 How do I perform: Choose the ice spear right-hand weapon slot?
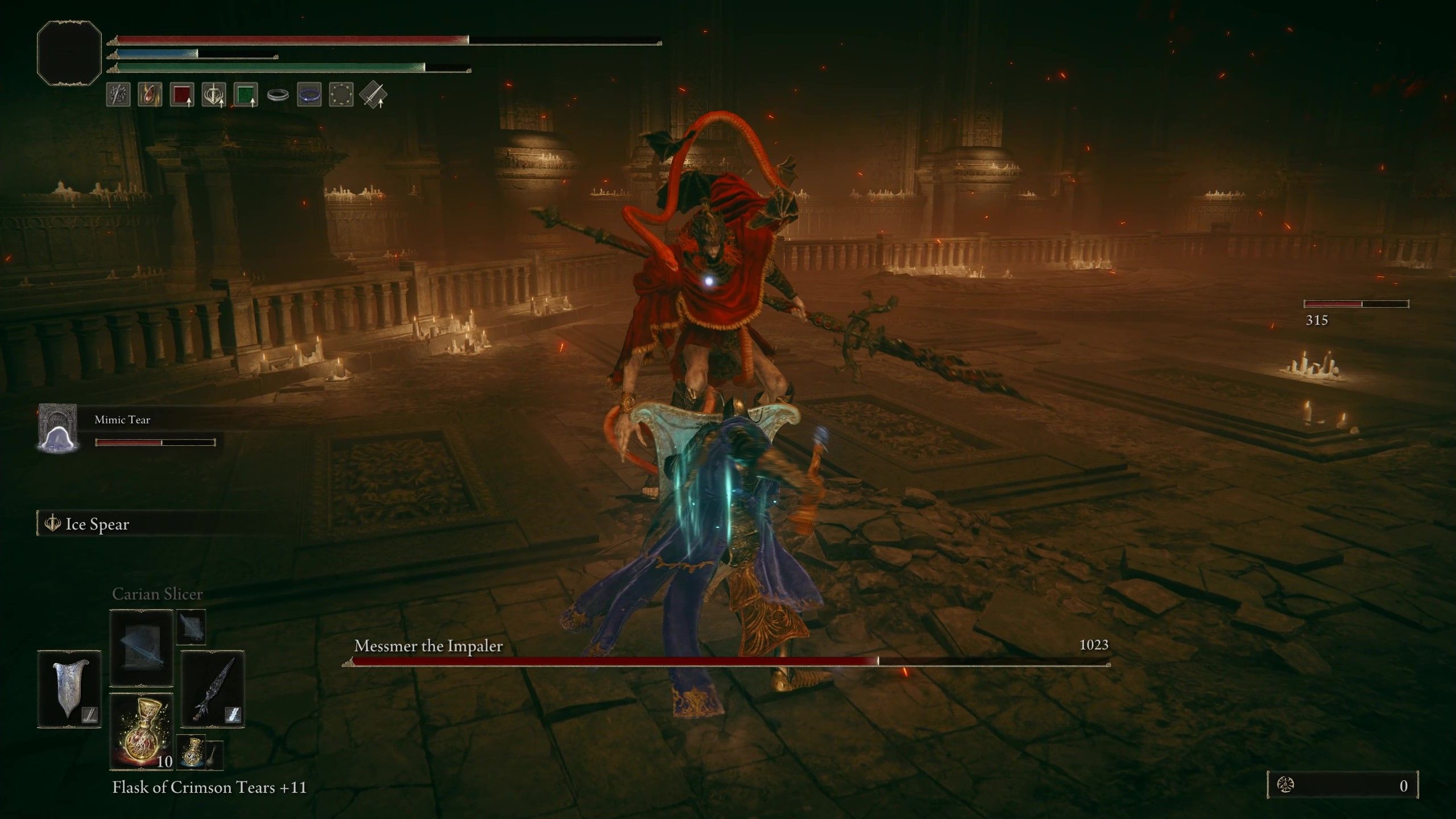tap(213, 689)
